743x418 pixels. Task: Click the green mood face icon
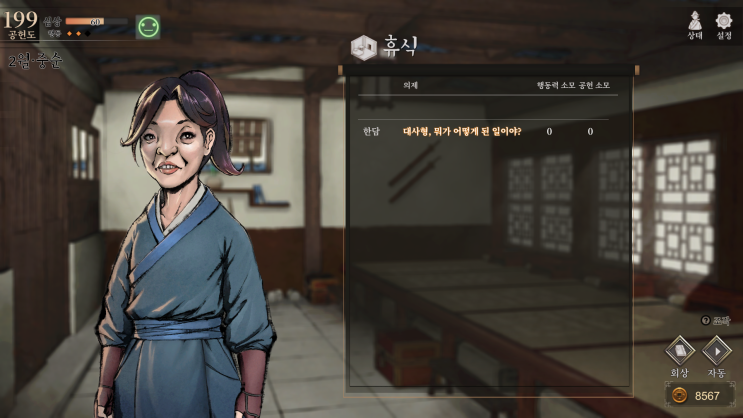pyautogui.click(x=148, y=27)
